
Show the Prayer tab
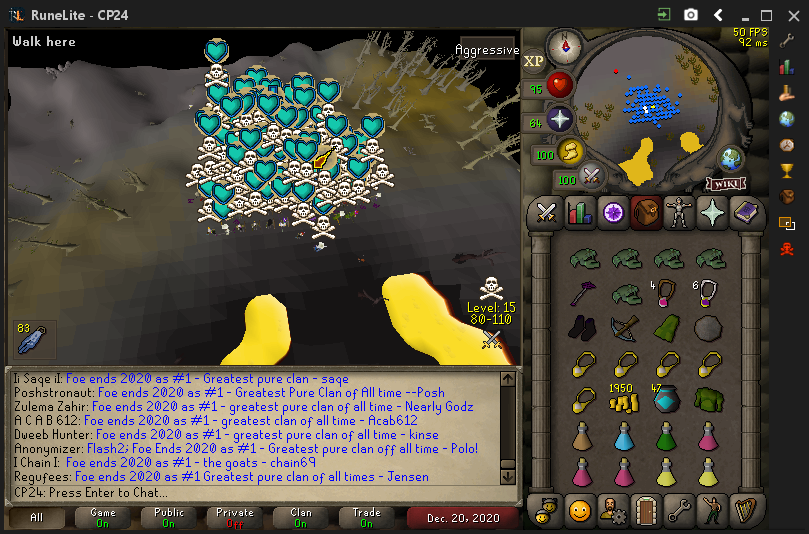[x=711, y=212]
